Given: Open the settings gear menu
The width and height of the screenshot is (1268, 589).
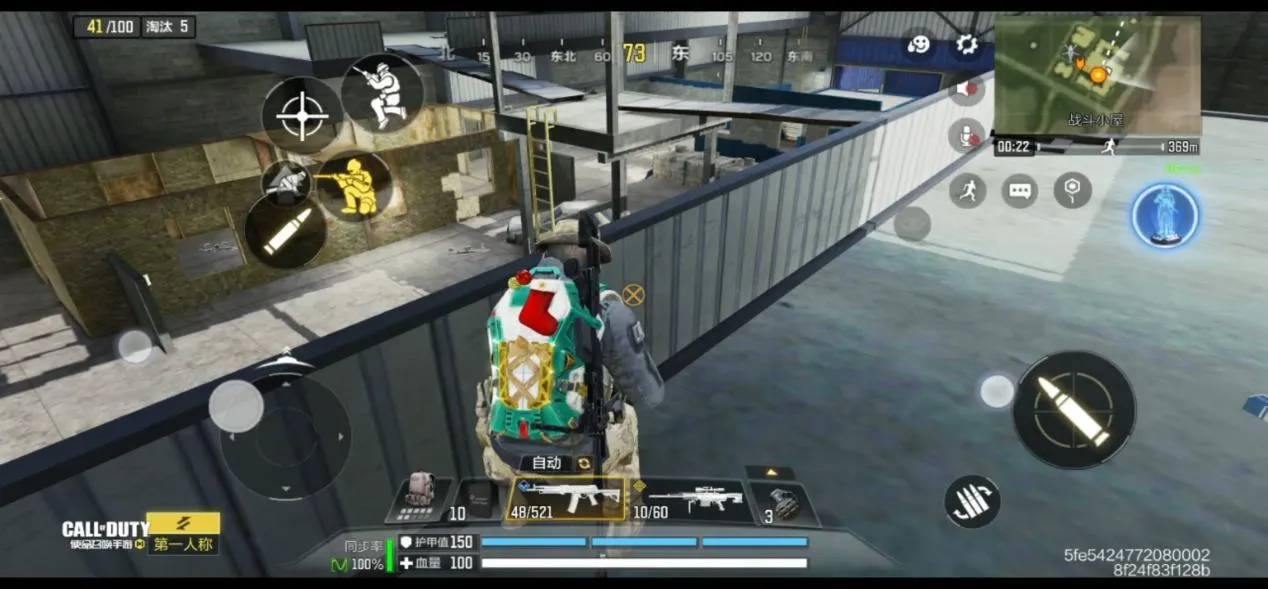Looking at the screenshot, I should [966, 44].
